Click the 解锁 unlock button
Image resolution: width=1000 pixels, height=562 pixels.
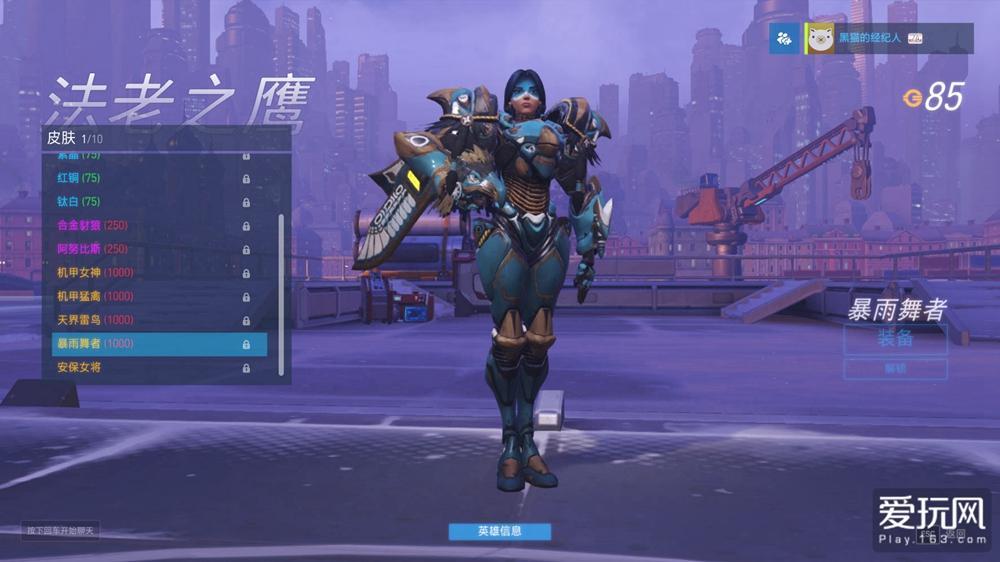click(895, 369)
